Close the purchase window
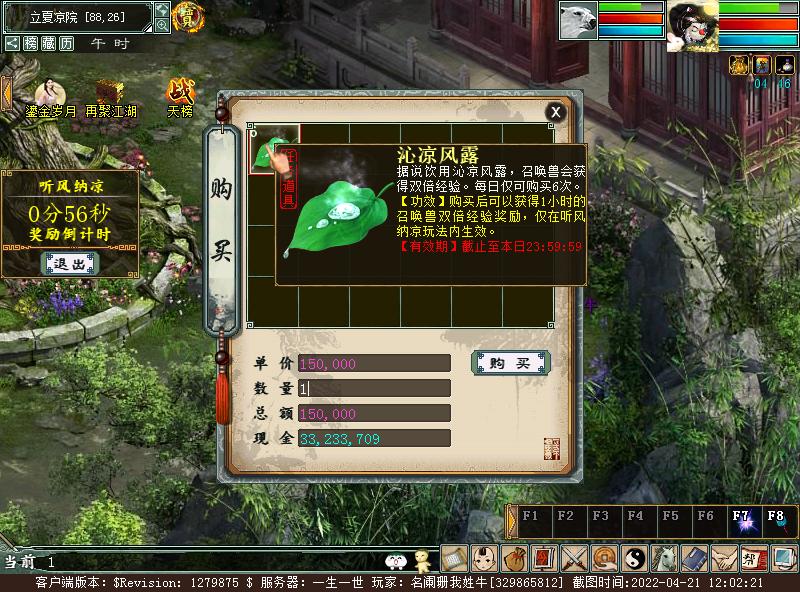This screenshot has width=800, height=592. click(555, 112)
